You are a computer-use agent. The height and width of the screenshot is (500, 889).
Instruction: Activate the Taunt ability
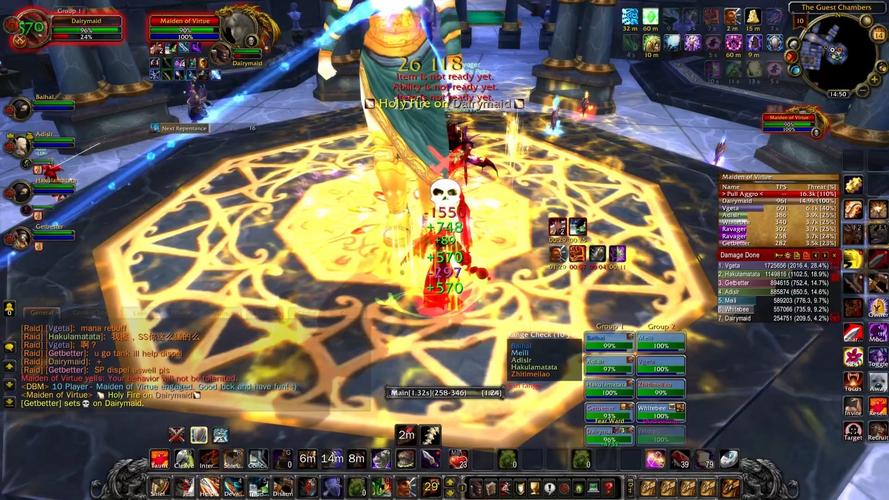pyautogui.click(x=158, y=459)
